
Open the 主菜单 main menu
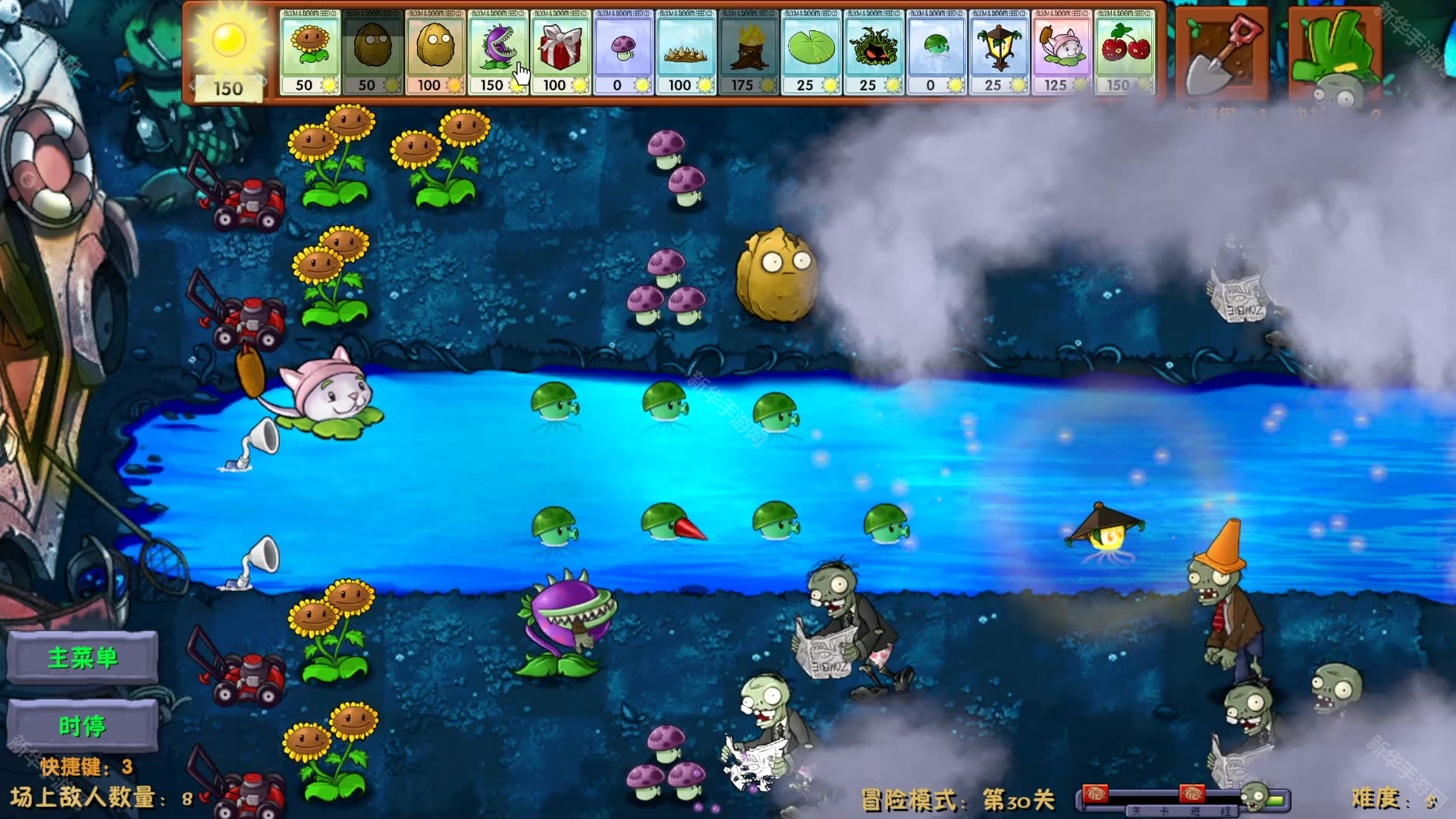click(x=83, y=657)
